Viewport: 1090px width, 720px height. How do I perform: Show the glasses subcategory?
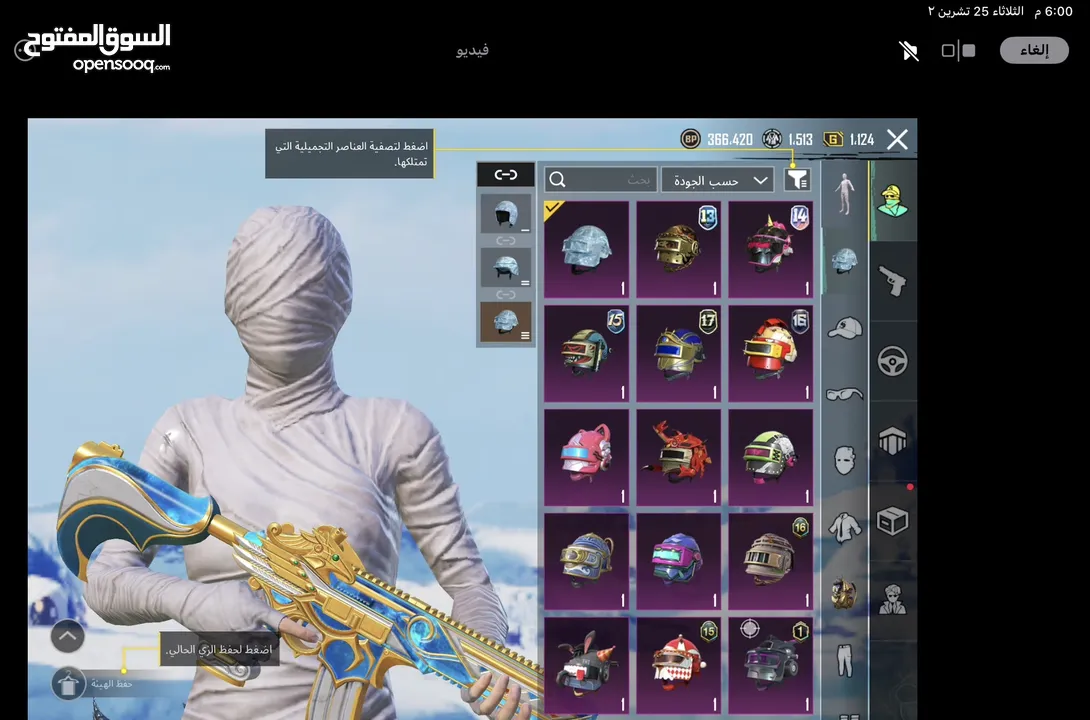pos(845,394)
